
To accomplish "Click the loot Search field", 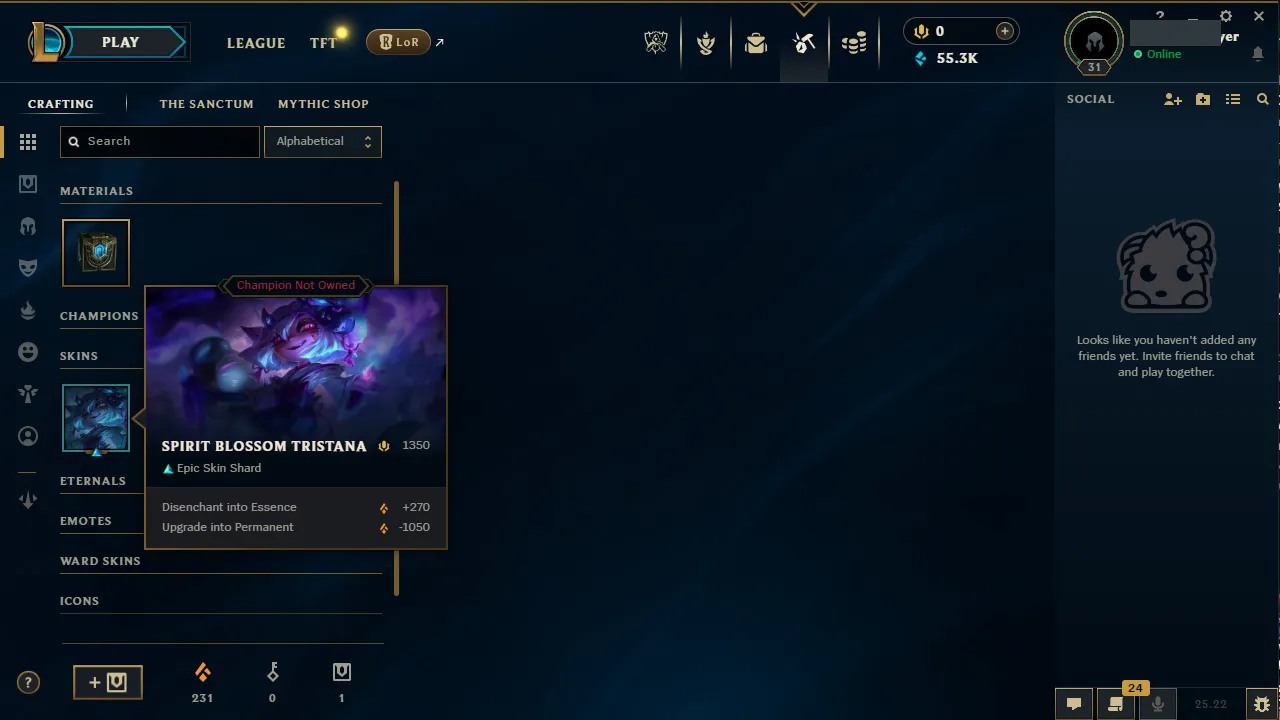I will 159,141.
